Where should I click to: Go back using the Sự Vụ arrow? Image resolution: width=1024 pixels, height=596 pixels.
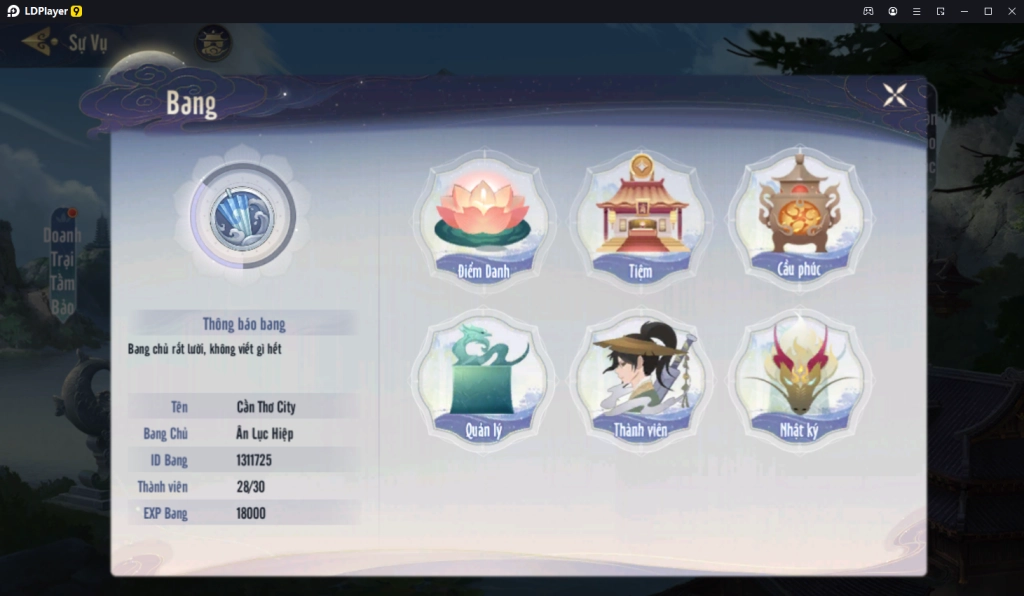pyautogui.click(x=40, y=42)
